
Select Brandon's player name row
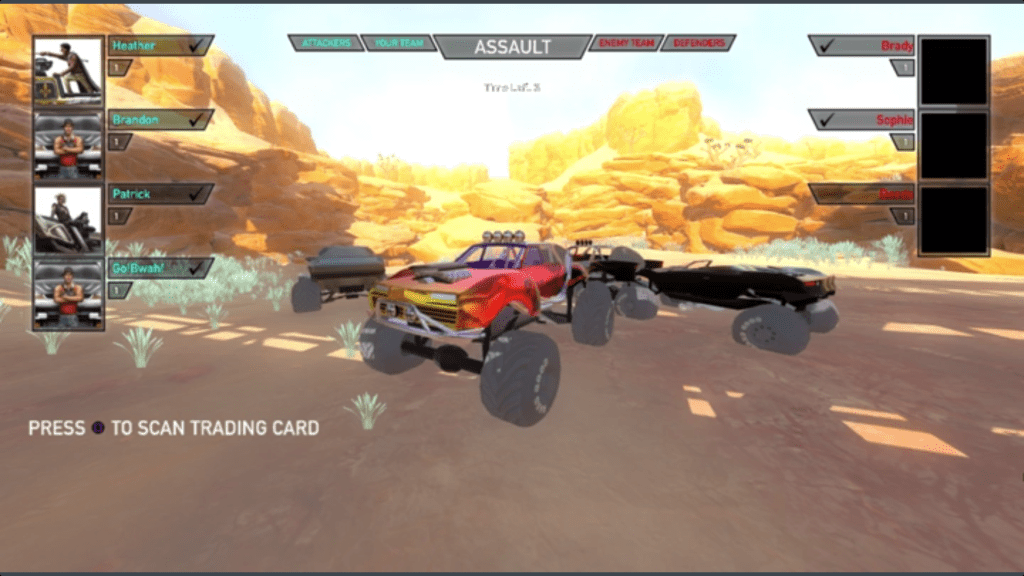160,119
